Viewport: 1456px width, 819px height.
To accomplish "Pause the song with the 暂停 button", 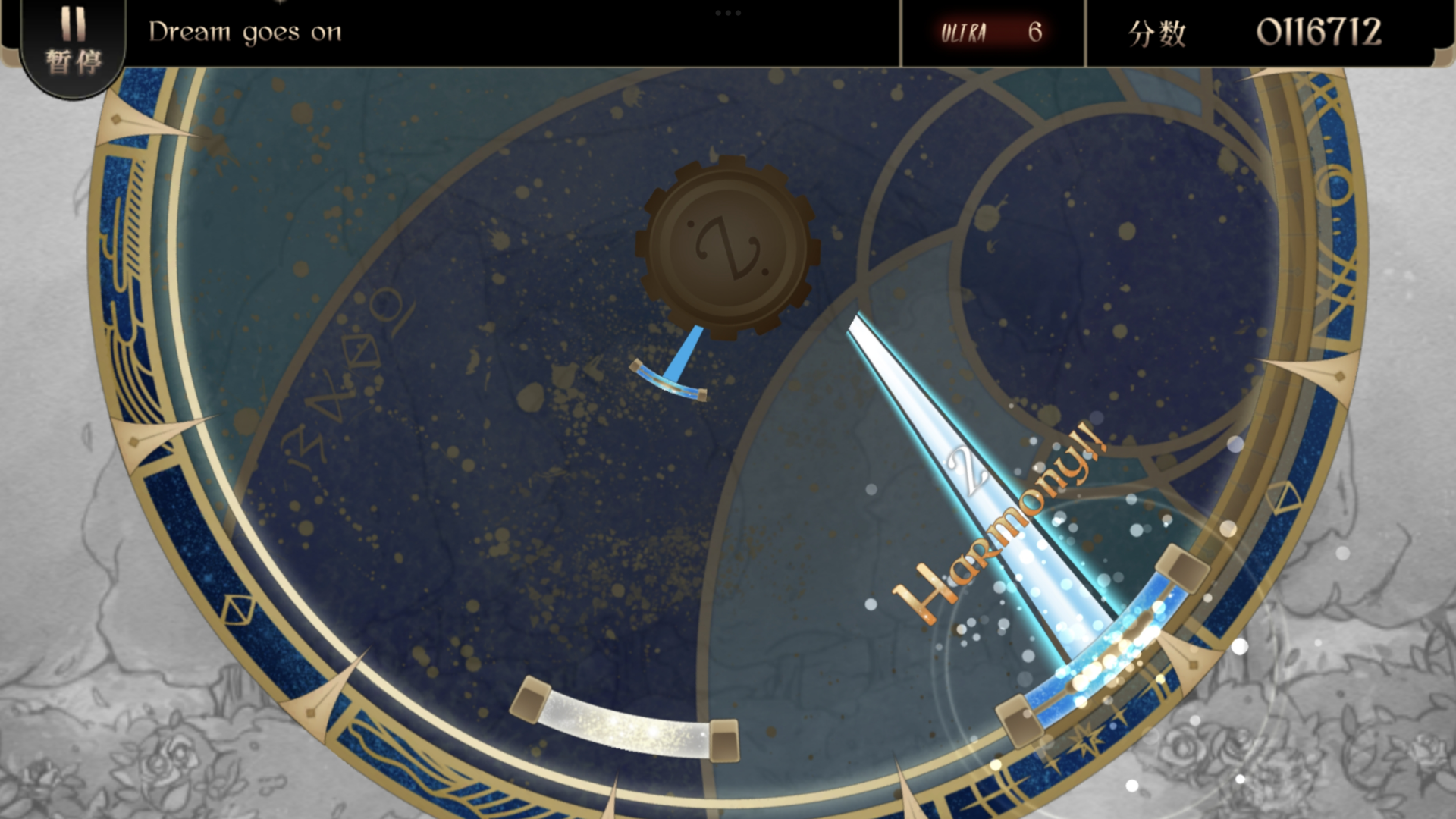I will pyautogui.click(x=73, y=44).
